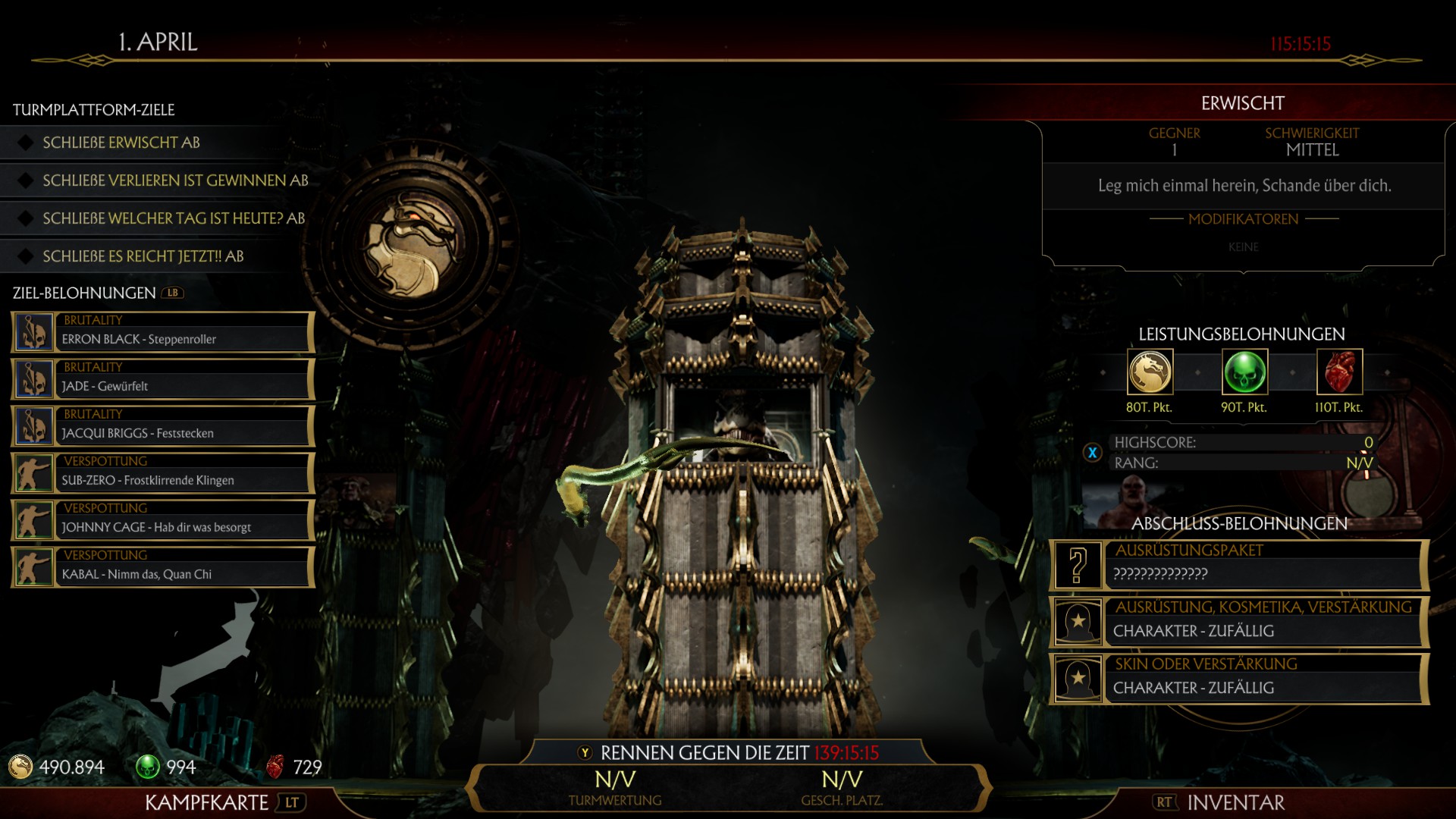
Task: Select the objective "Schließe Erwischt ab"
Action: 121,143
